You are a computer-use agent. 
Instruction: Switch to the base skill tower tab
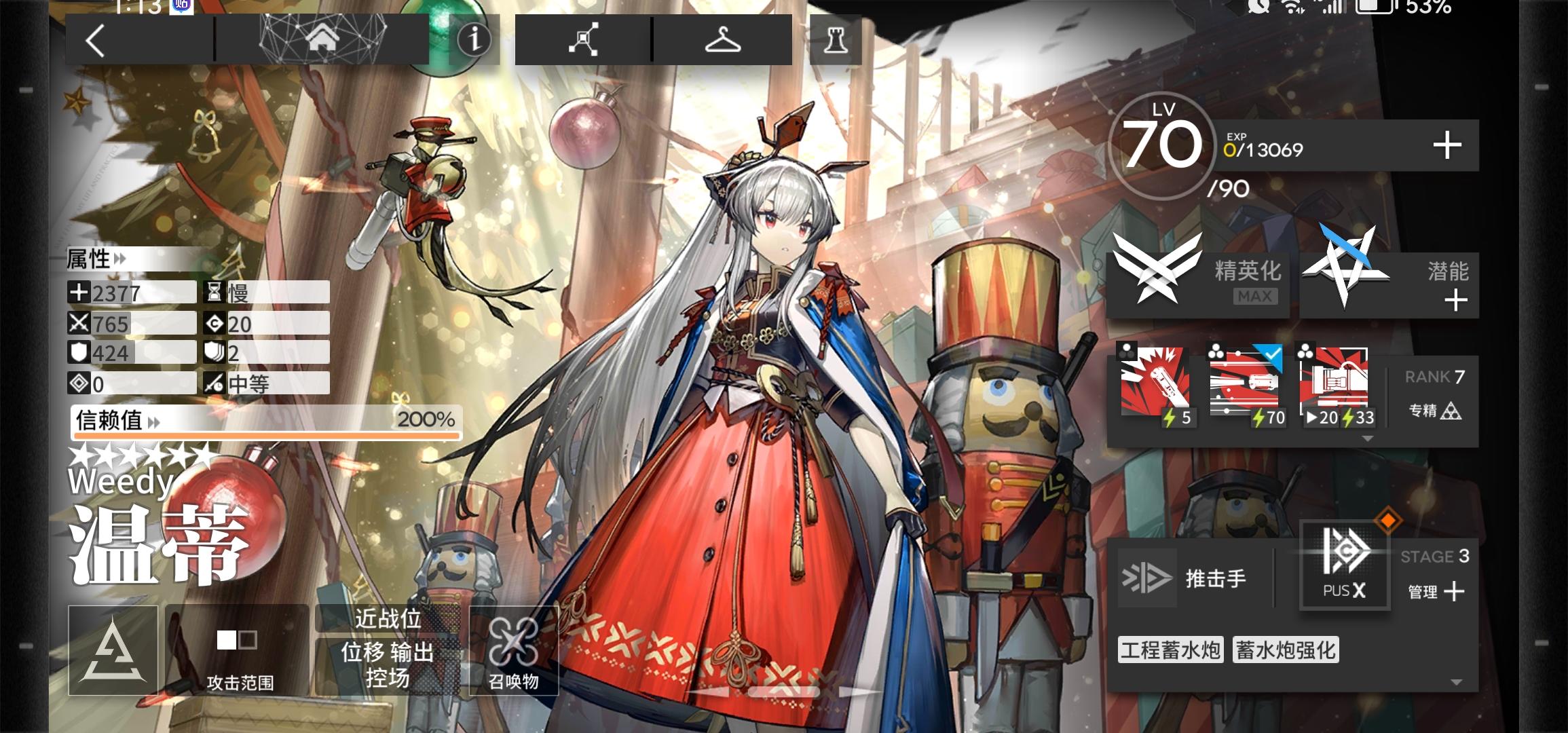(x=836, y=41)
